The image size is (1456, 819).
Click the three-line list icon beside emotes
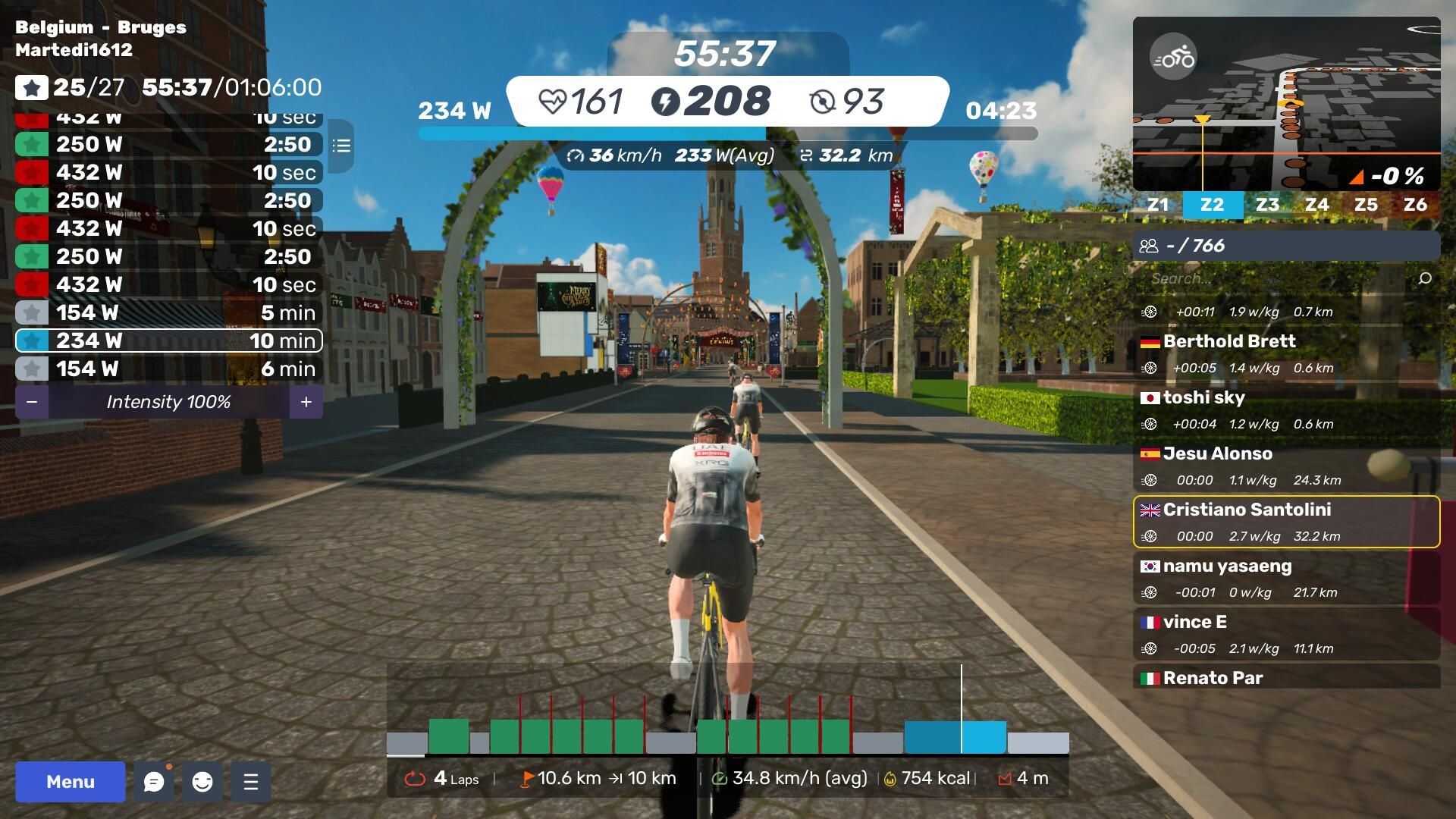tap(251, 782)
